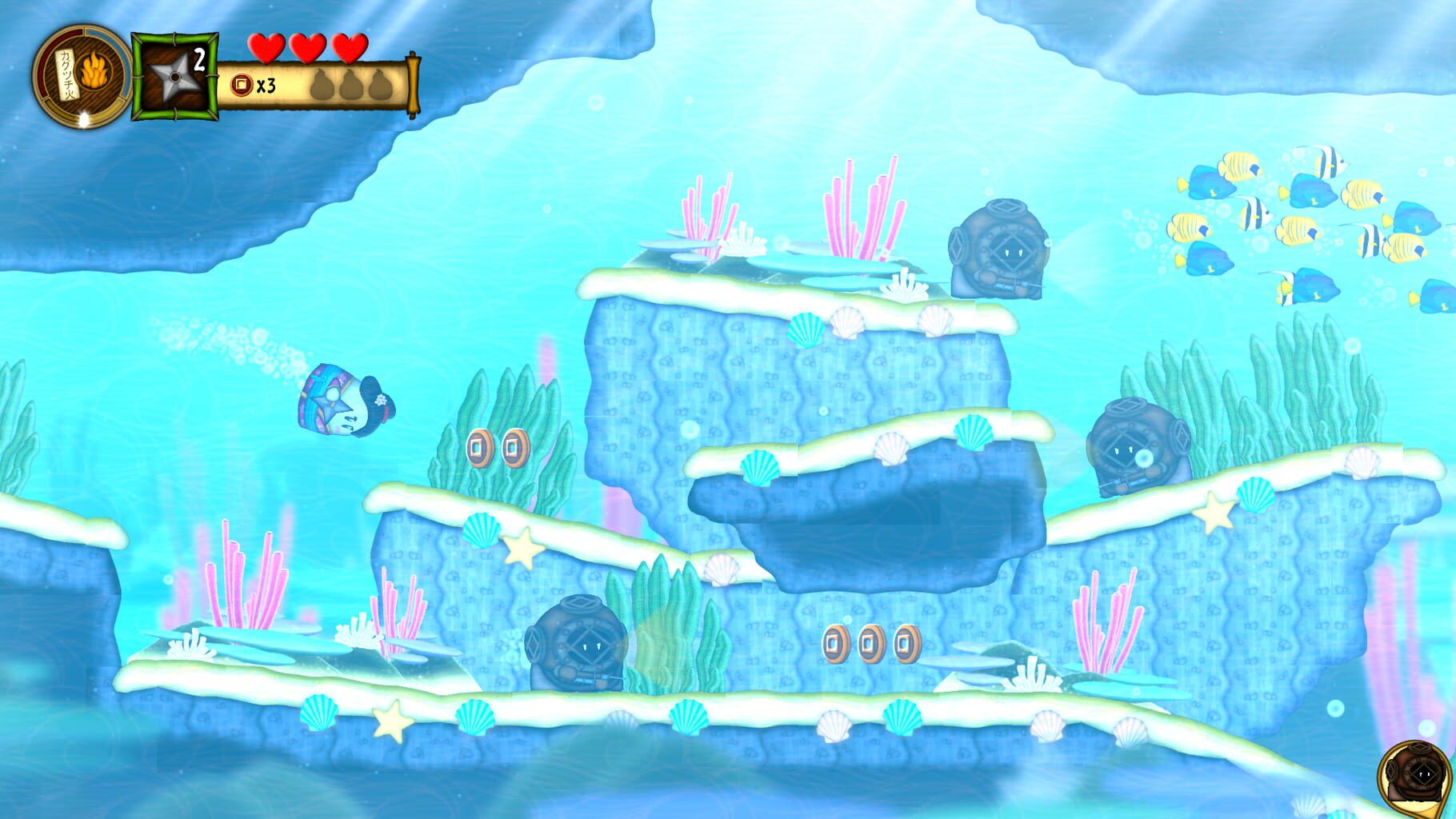
Task: Click the coin icon next to the x3 counter
Action: pos(242,82)
